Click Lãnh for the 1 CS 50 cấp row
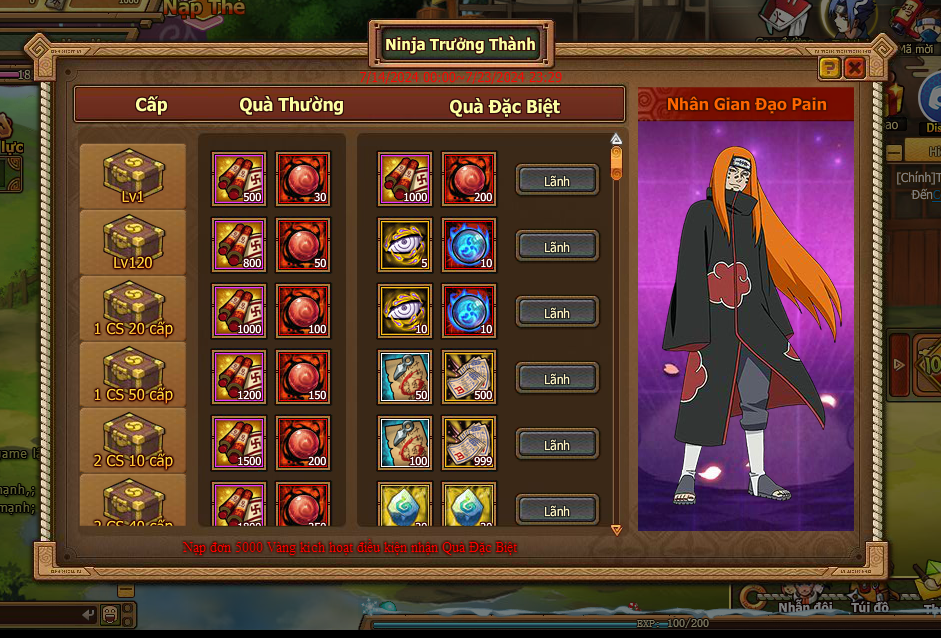The height and width of the screenshot is (638, 941). (557, 378)
